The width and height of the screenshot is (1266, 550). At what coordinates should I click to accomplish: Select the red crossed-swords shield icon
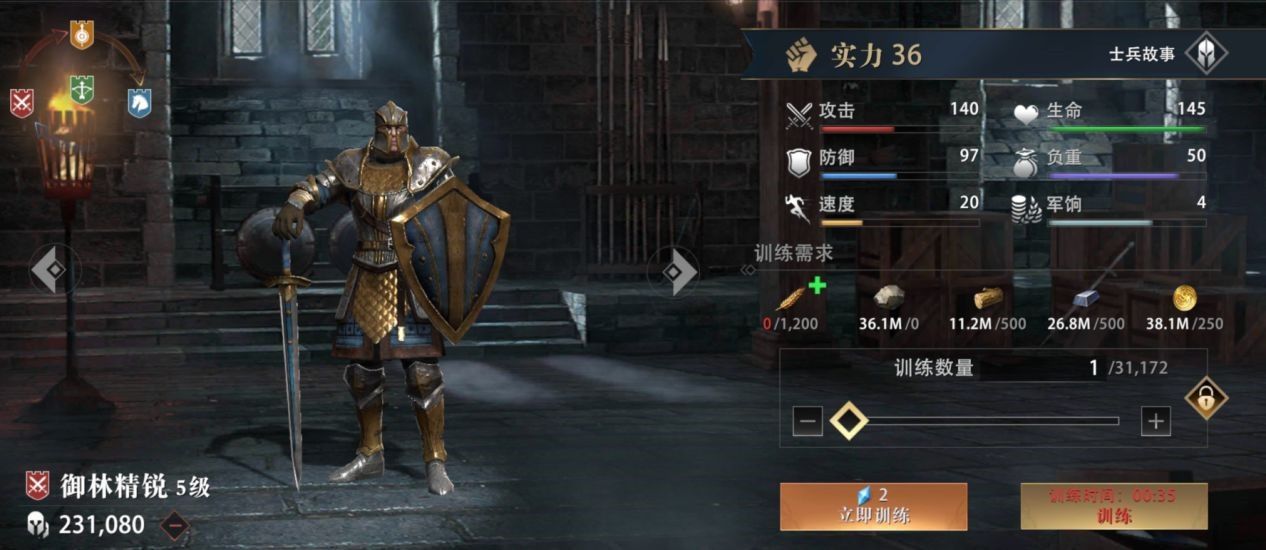22,103
